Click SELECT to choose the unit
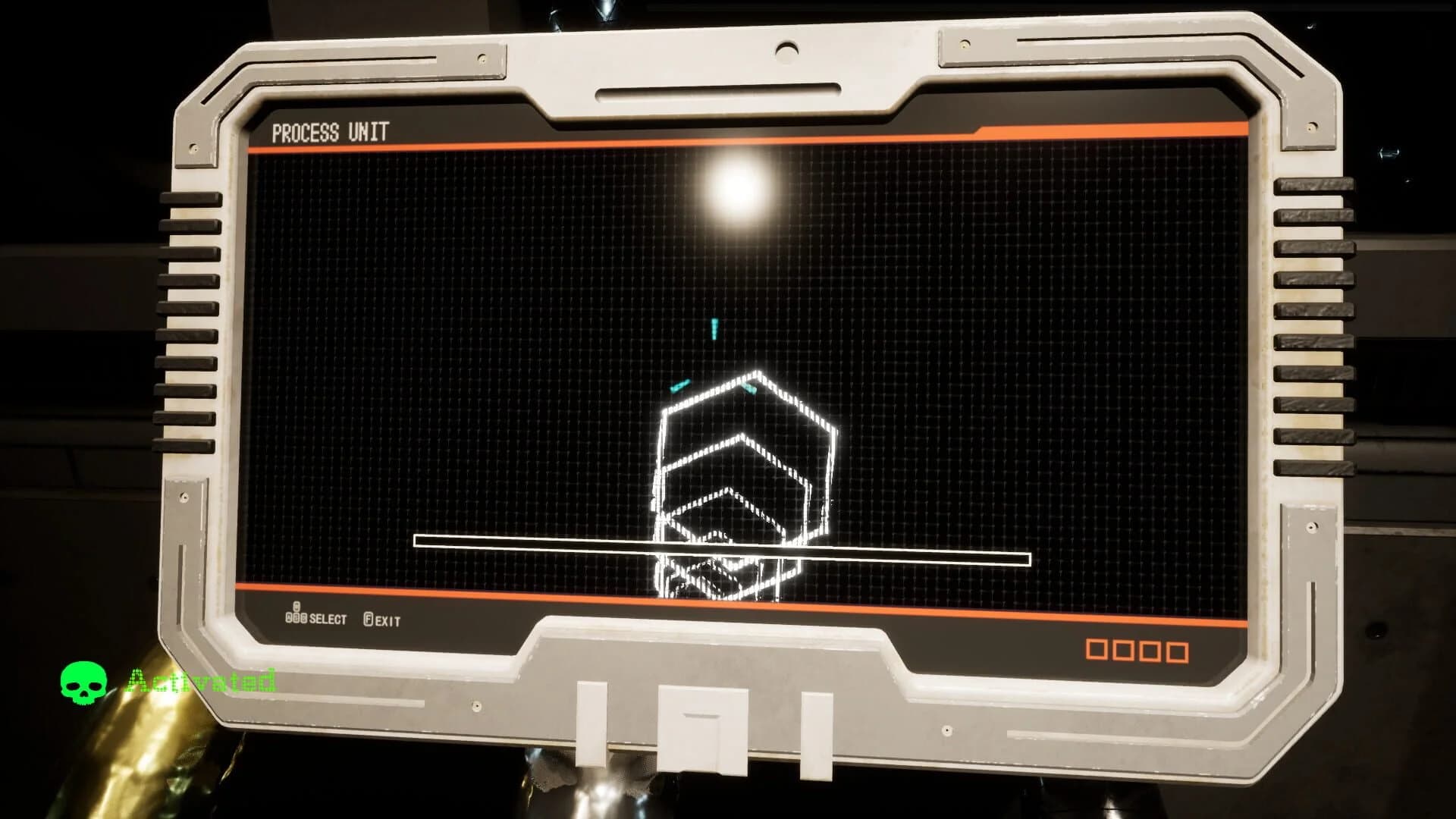1456x819 pixels. tap(328, 618)
